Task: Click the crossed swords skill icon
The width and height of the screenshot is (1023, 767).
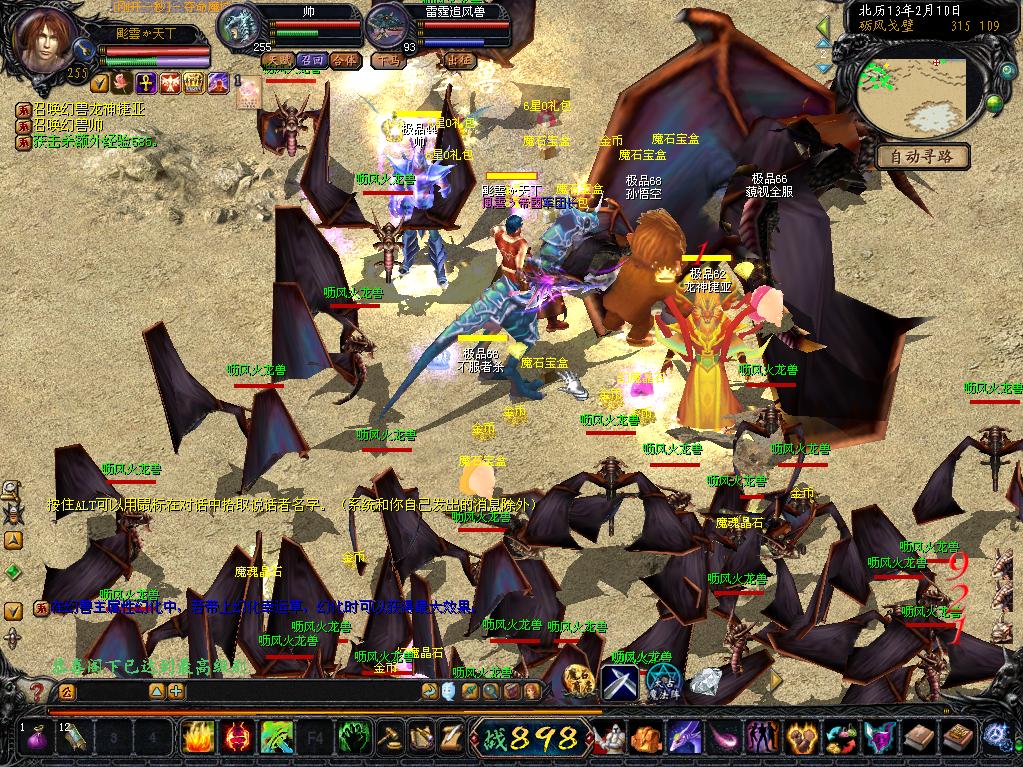Action: point(618,682)
